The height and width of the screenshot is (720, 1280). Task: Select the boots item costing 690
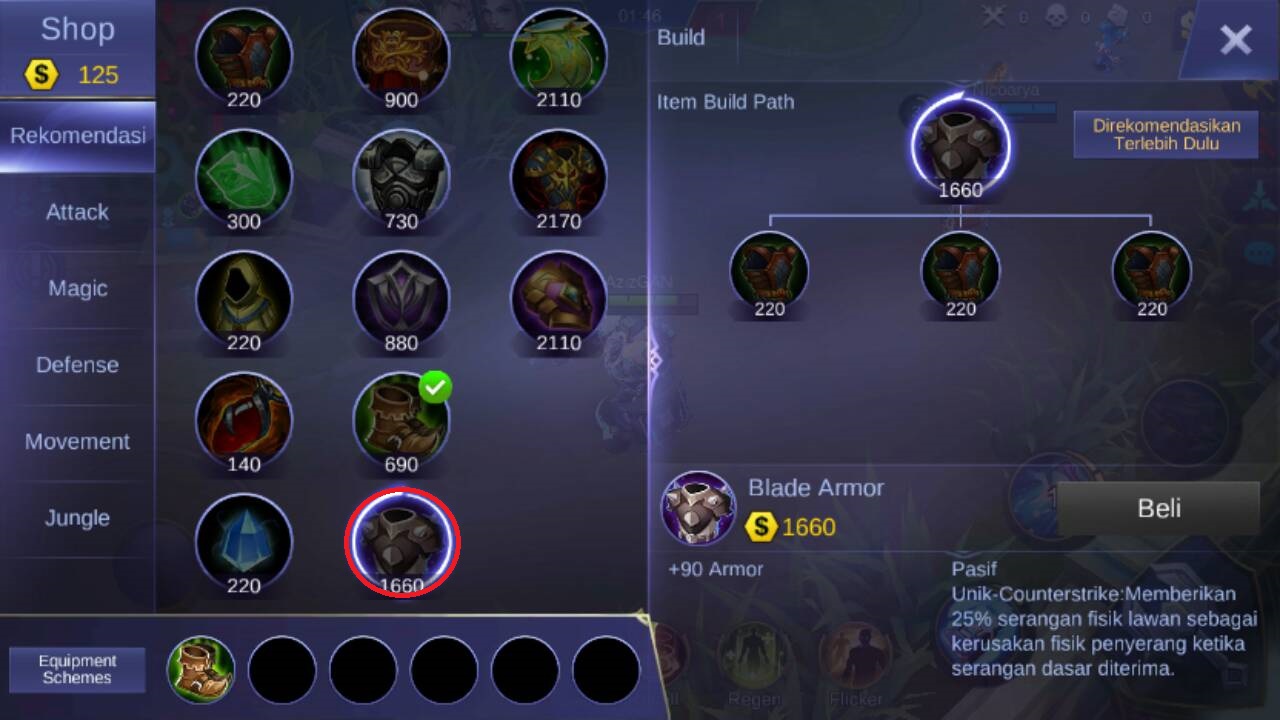tap(402, 419)
